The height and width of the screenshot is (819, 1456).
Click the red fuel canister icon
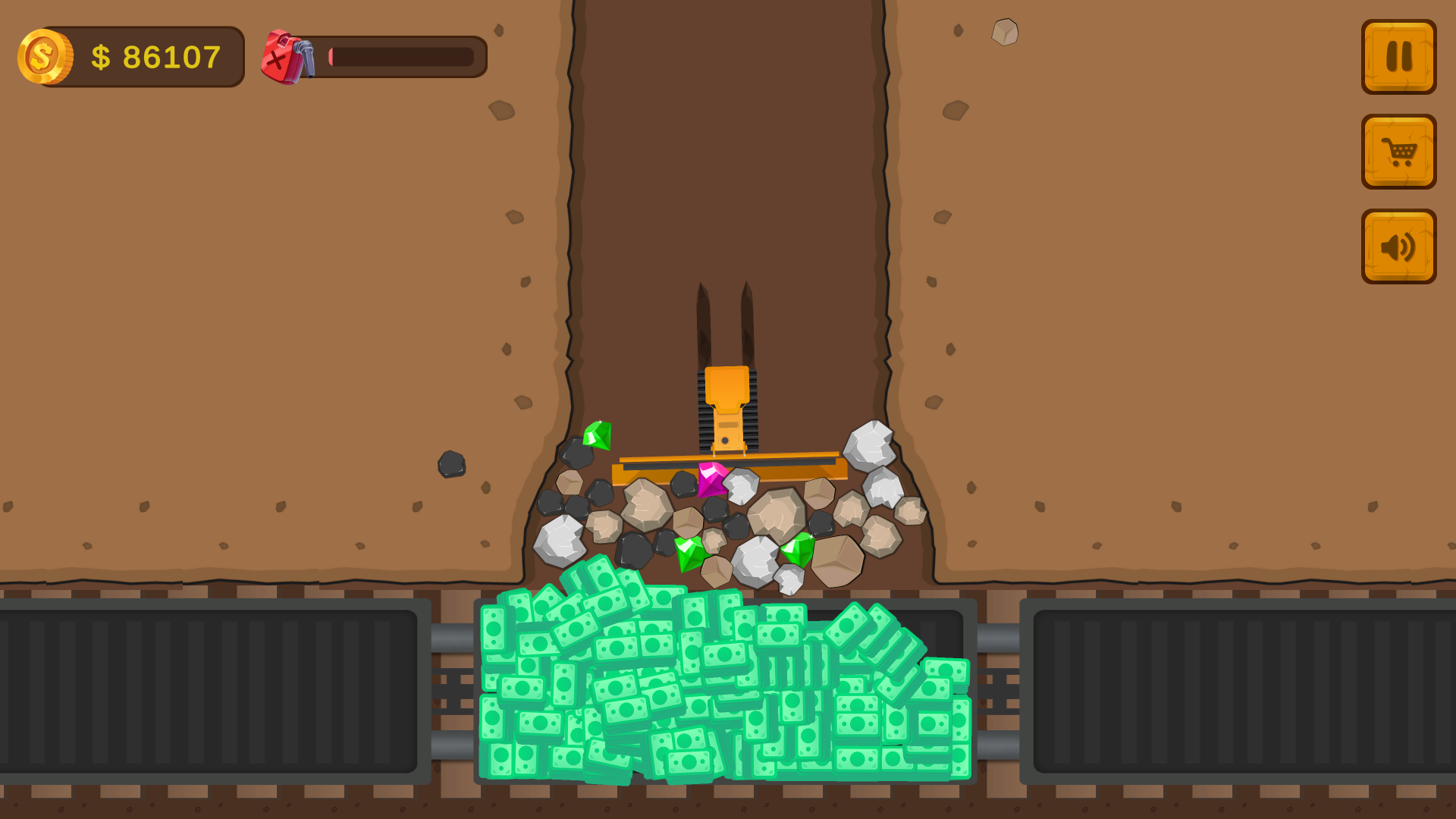click(282, 57)
